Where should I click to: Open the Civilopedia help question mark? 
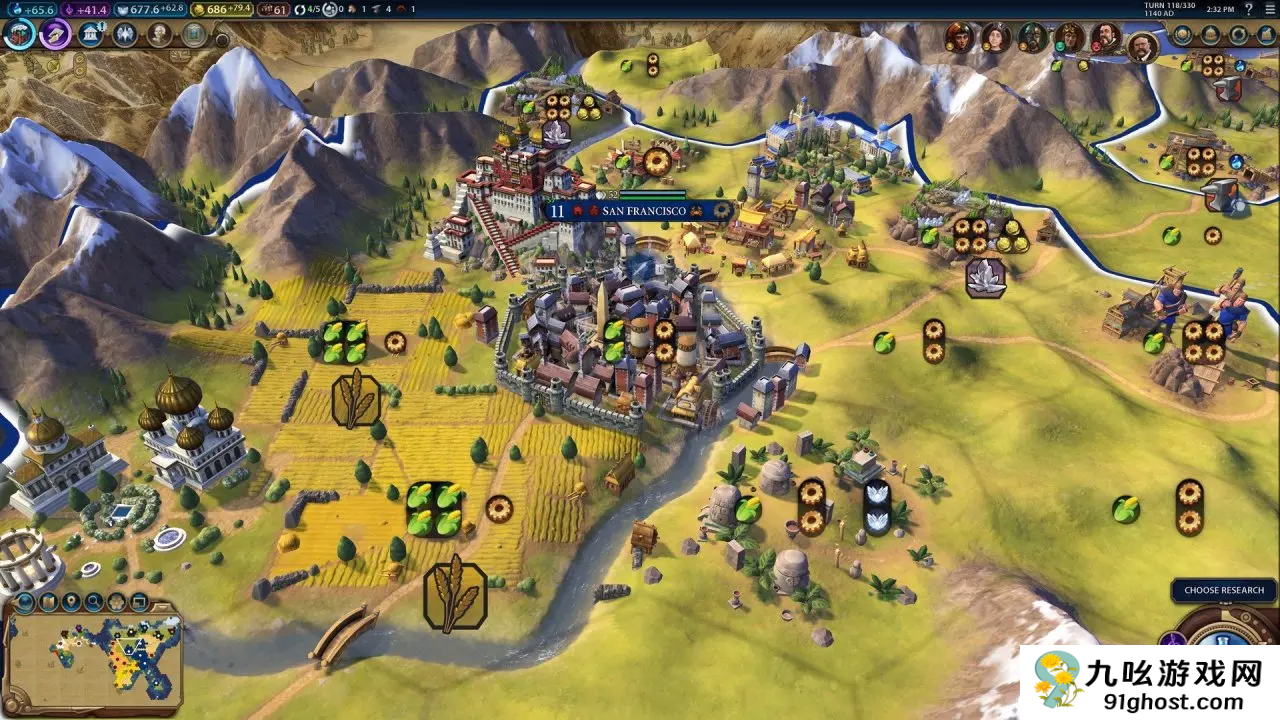(x=1248, y=9)
